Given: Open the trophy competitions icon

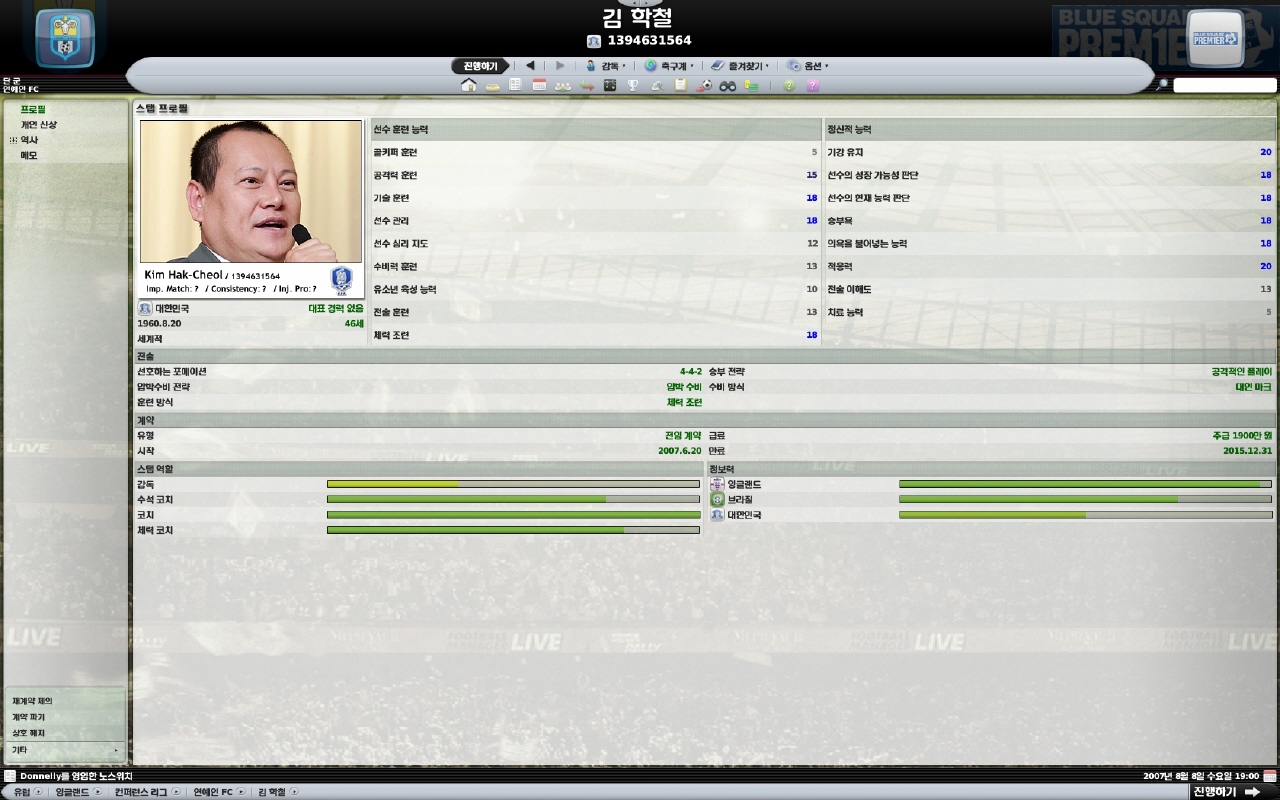Looking at the screenshot, I should [632, 86].
